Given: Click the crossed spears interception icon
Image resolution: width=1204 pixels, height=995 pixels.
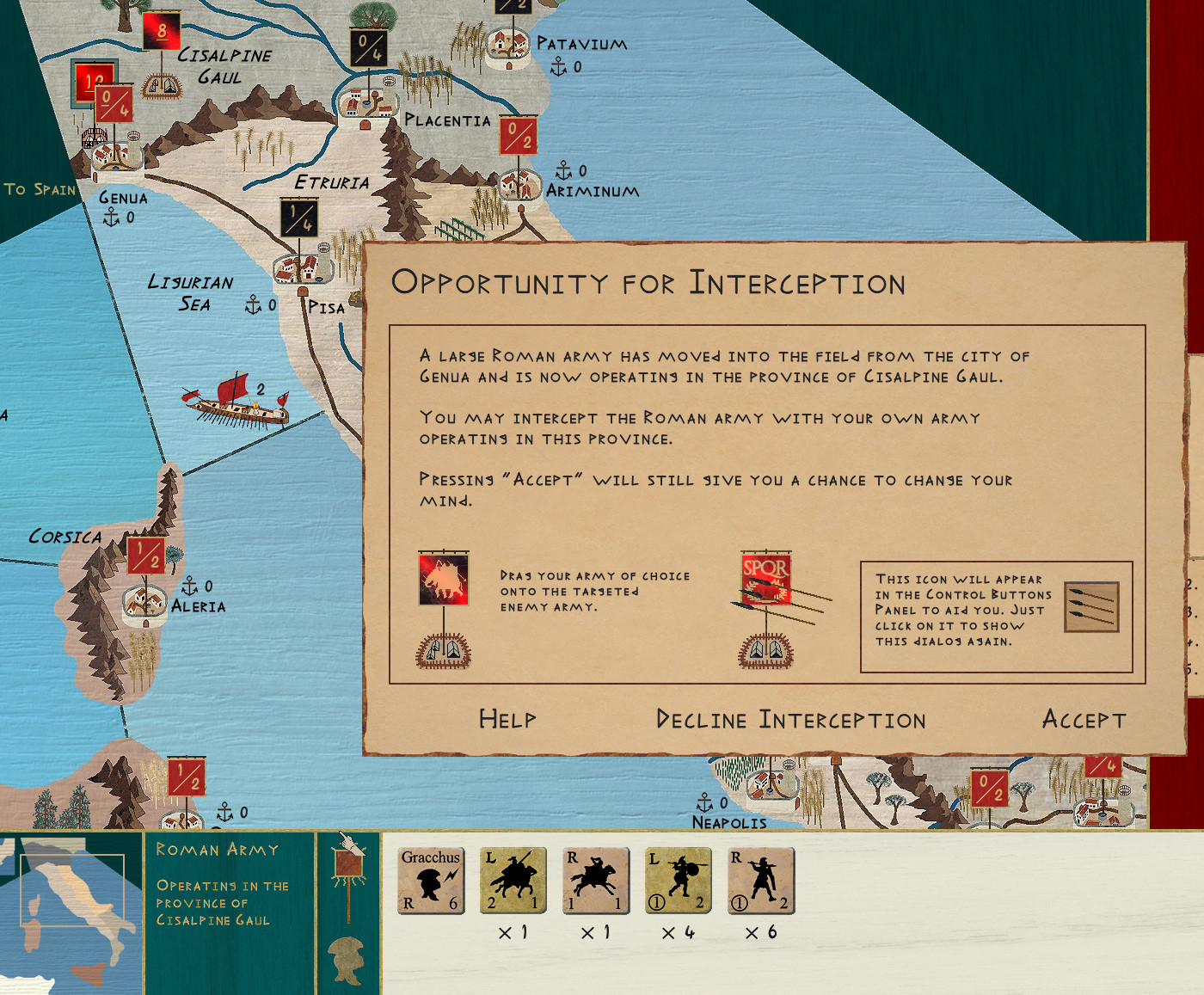Looking at the screenshot, I should coord(1091,606).
